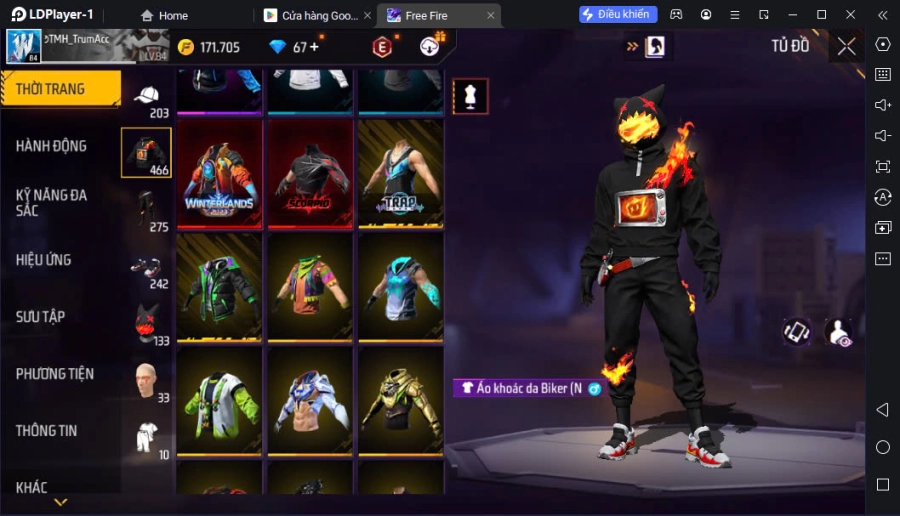The height and width of the screenshot is (516, 900).
Task: Choose the red Scorpio top item
Action: 310,175
